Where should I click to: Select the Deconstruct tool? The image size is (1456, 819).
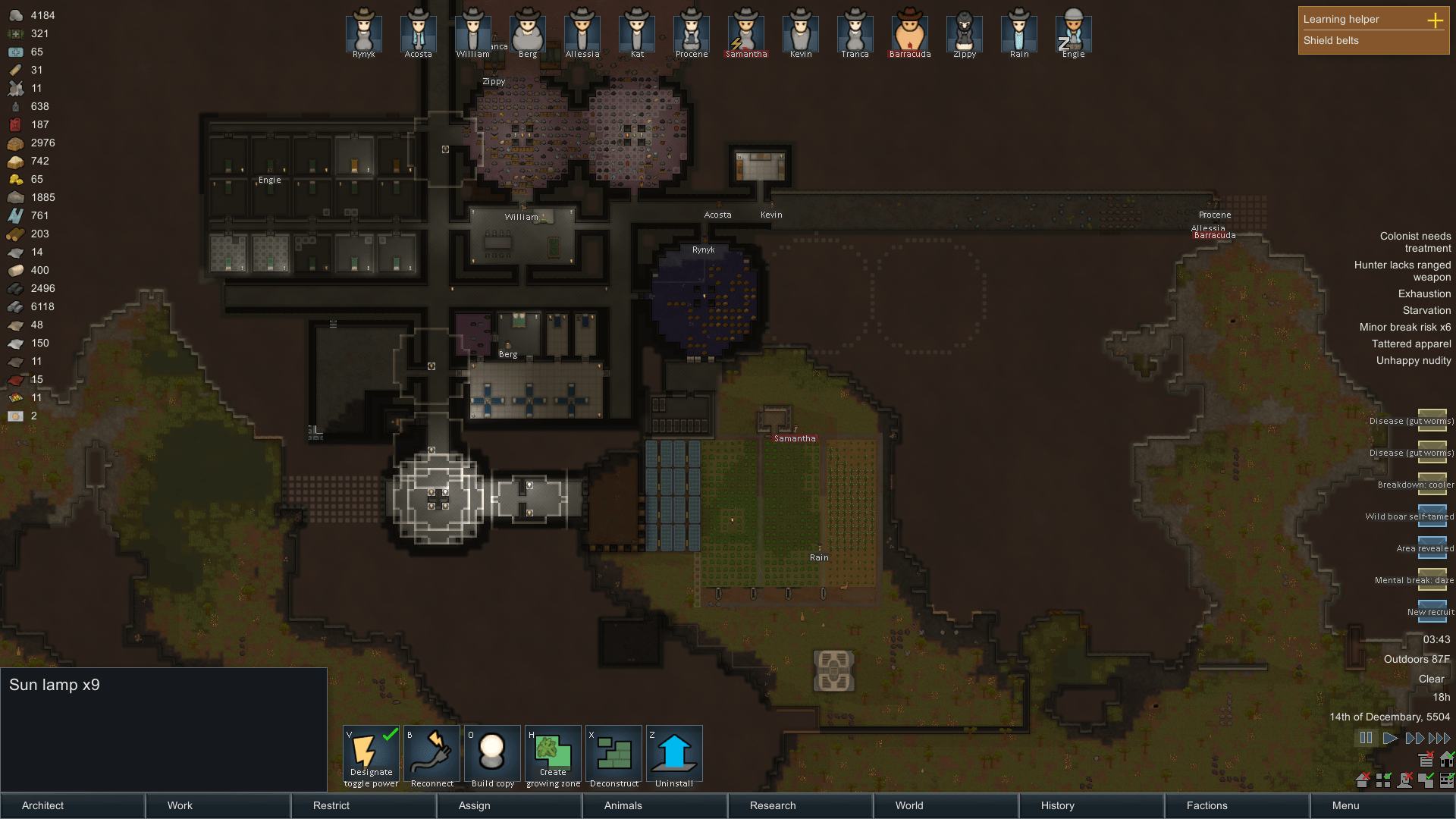(613, 755)
